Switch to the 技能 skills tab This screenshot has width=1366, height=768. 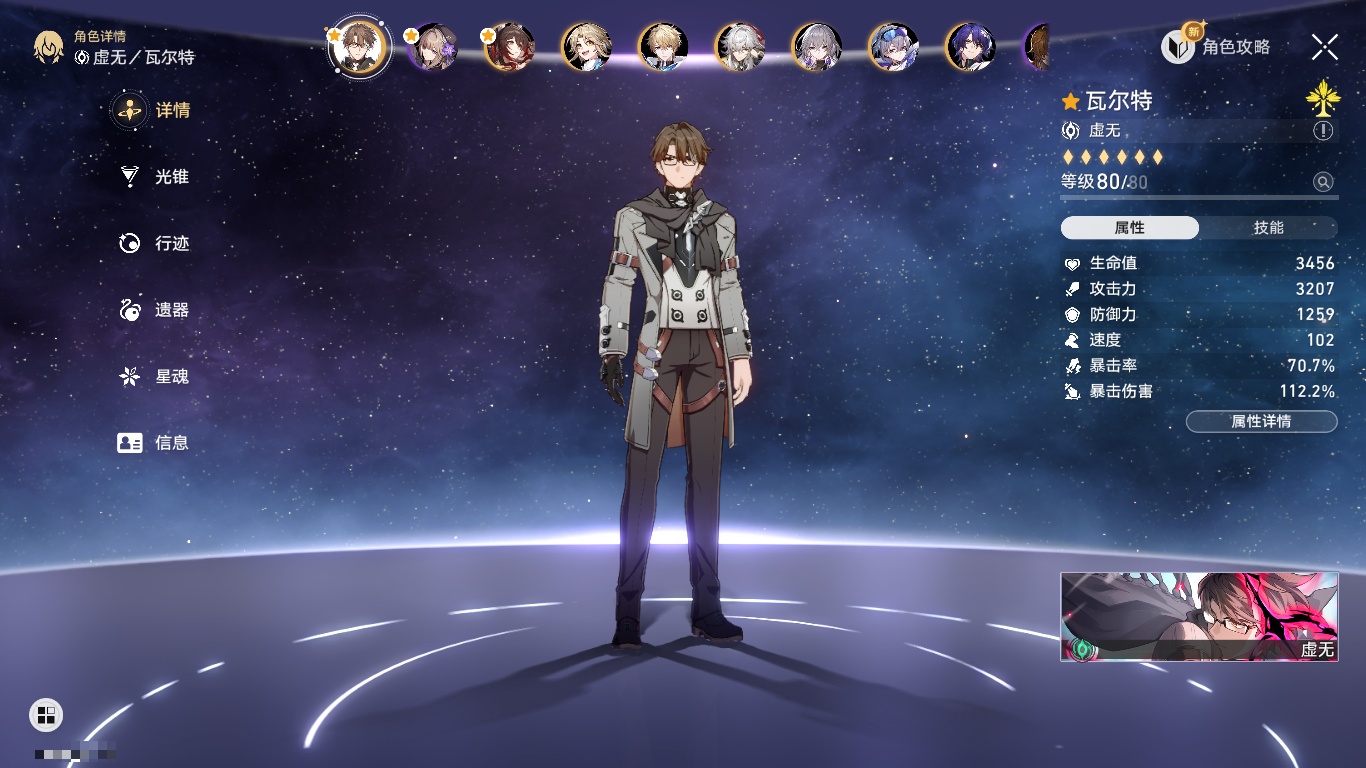pyautogui.click(x=1268, y=228)
